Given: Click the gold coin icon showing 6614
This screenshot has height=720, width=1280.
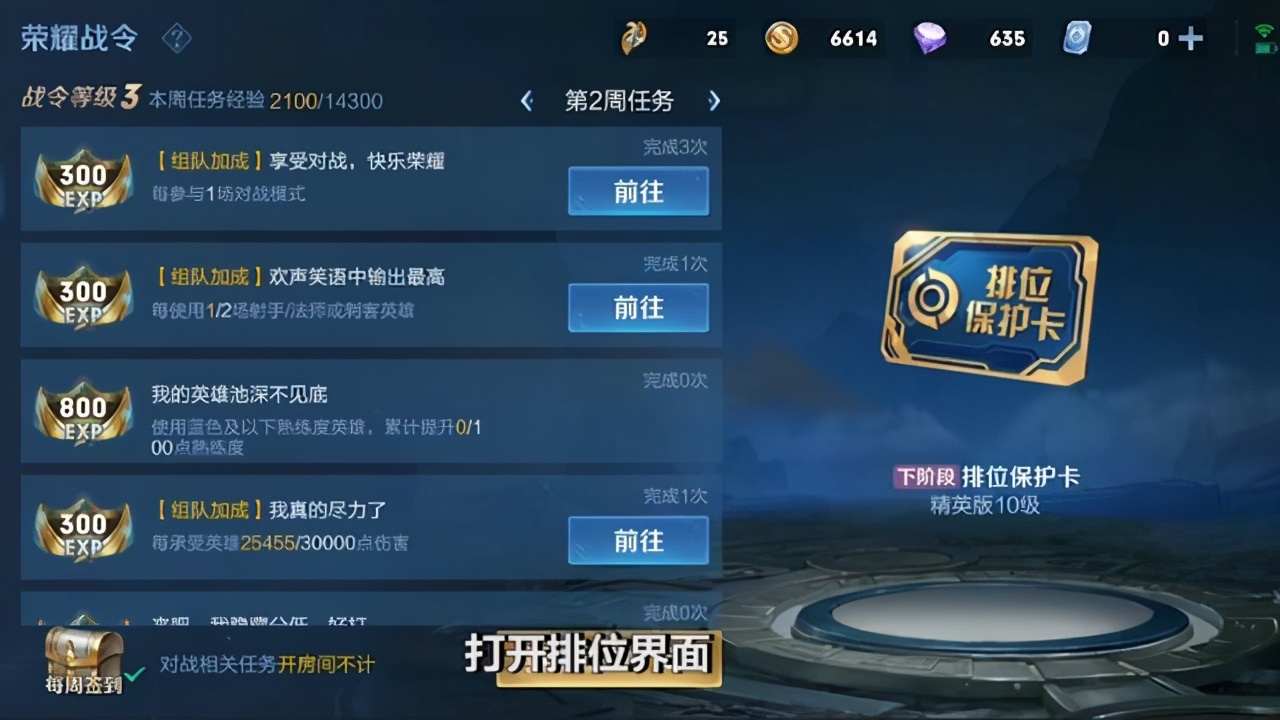Looking at the screenshot, I should (781, 38).
